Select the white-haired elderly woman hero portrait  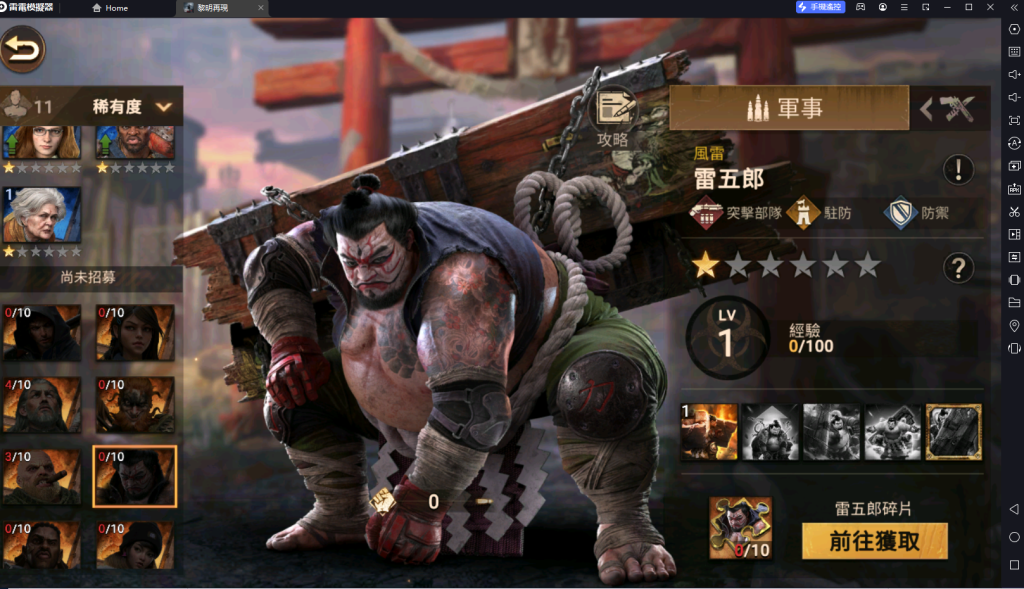[x=41, y=214]
